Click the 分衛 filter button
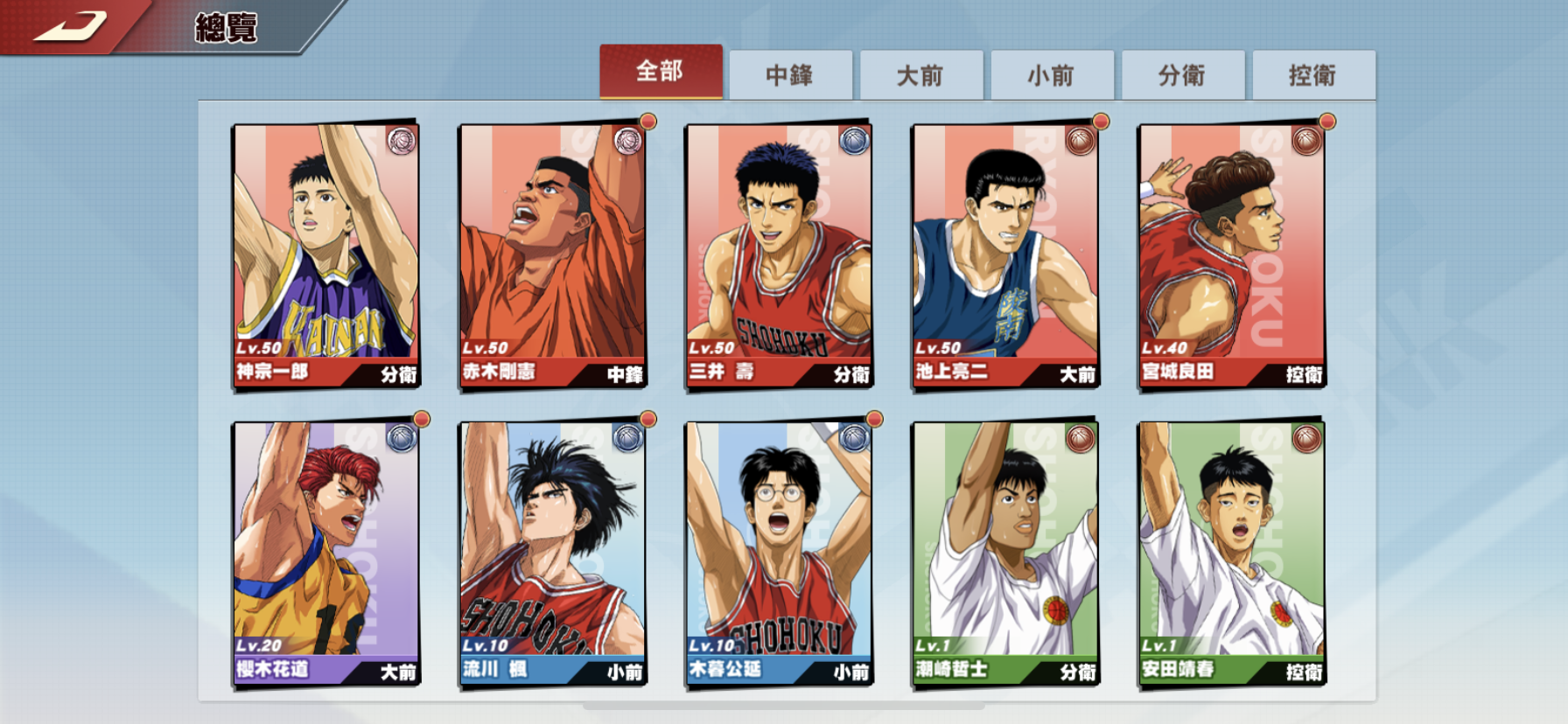Image resolution: width=1568 pixels, height=724 pixels. click(1182, 75)
